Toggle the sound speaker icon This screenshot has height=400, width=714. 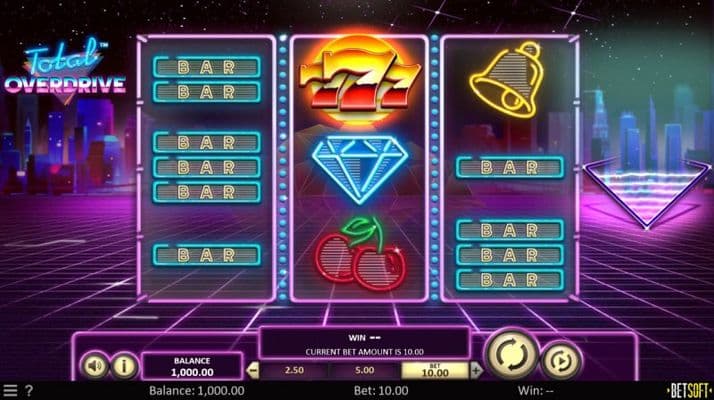click(x=93, y=366)
